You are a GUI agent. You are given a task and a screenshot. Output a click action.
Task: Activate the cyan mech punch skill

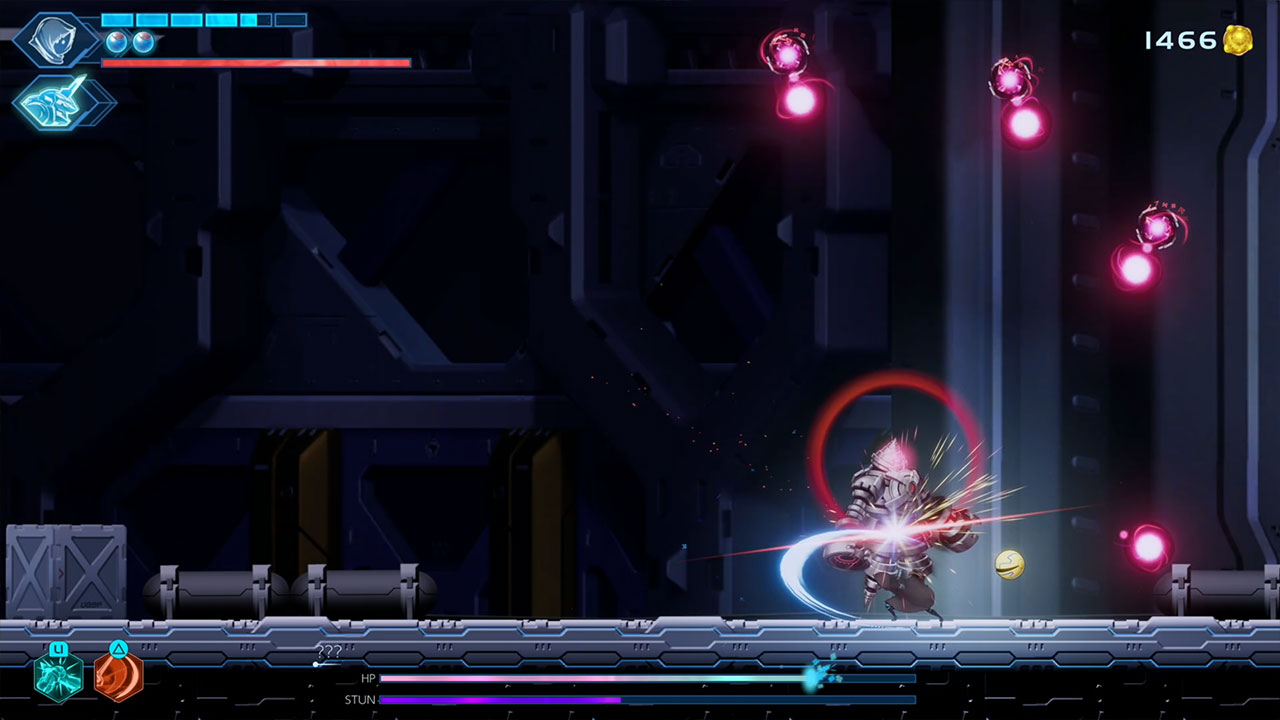tap(58, 677)
